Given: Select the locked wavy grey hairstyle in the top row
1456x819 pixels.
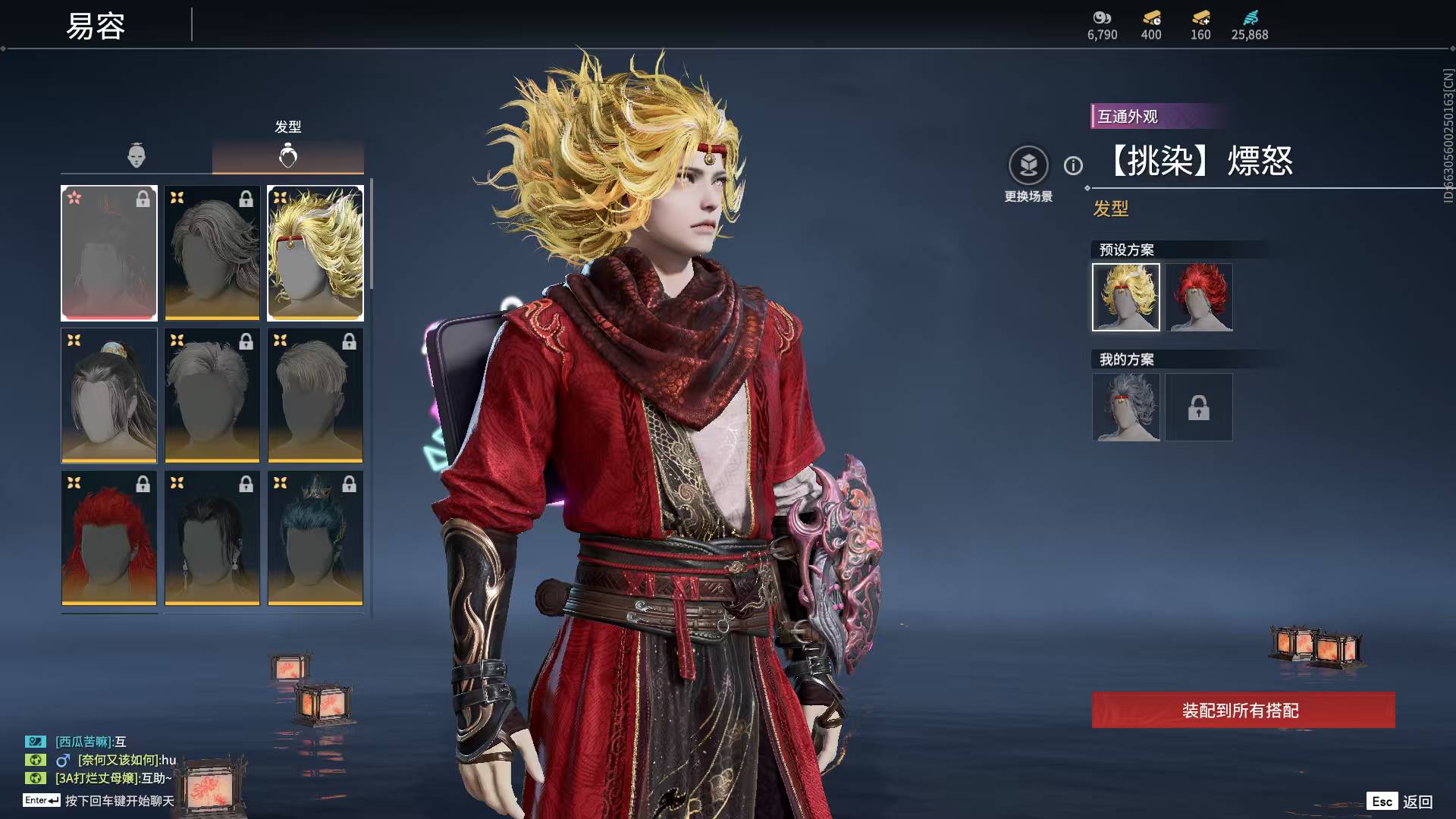Looking at the screenshot, I should pos(212,253).
